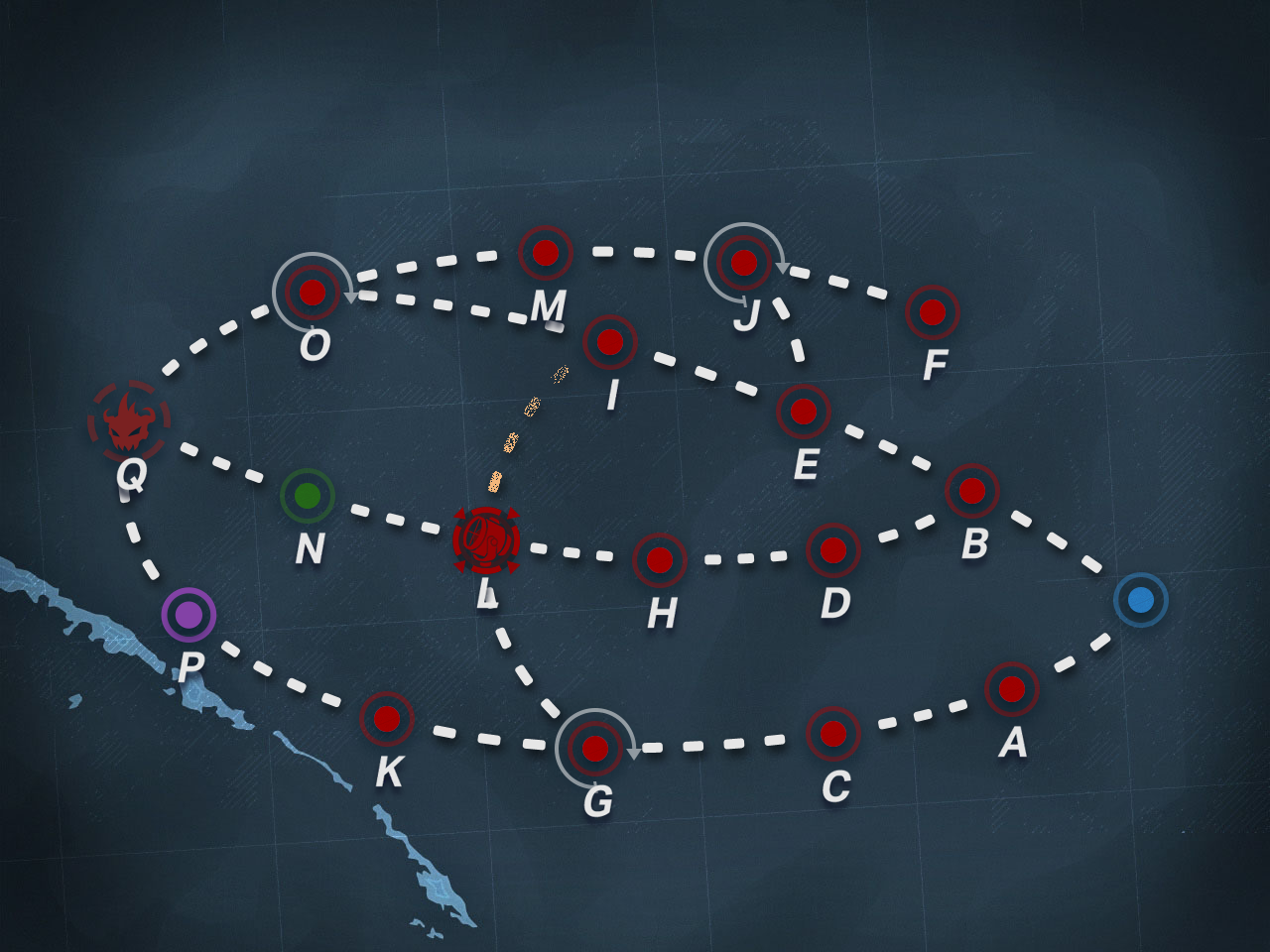Pick red node F
1270x952 pixels.
(933, 312)
